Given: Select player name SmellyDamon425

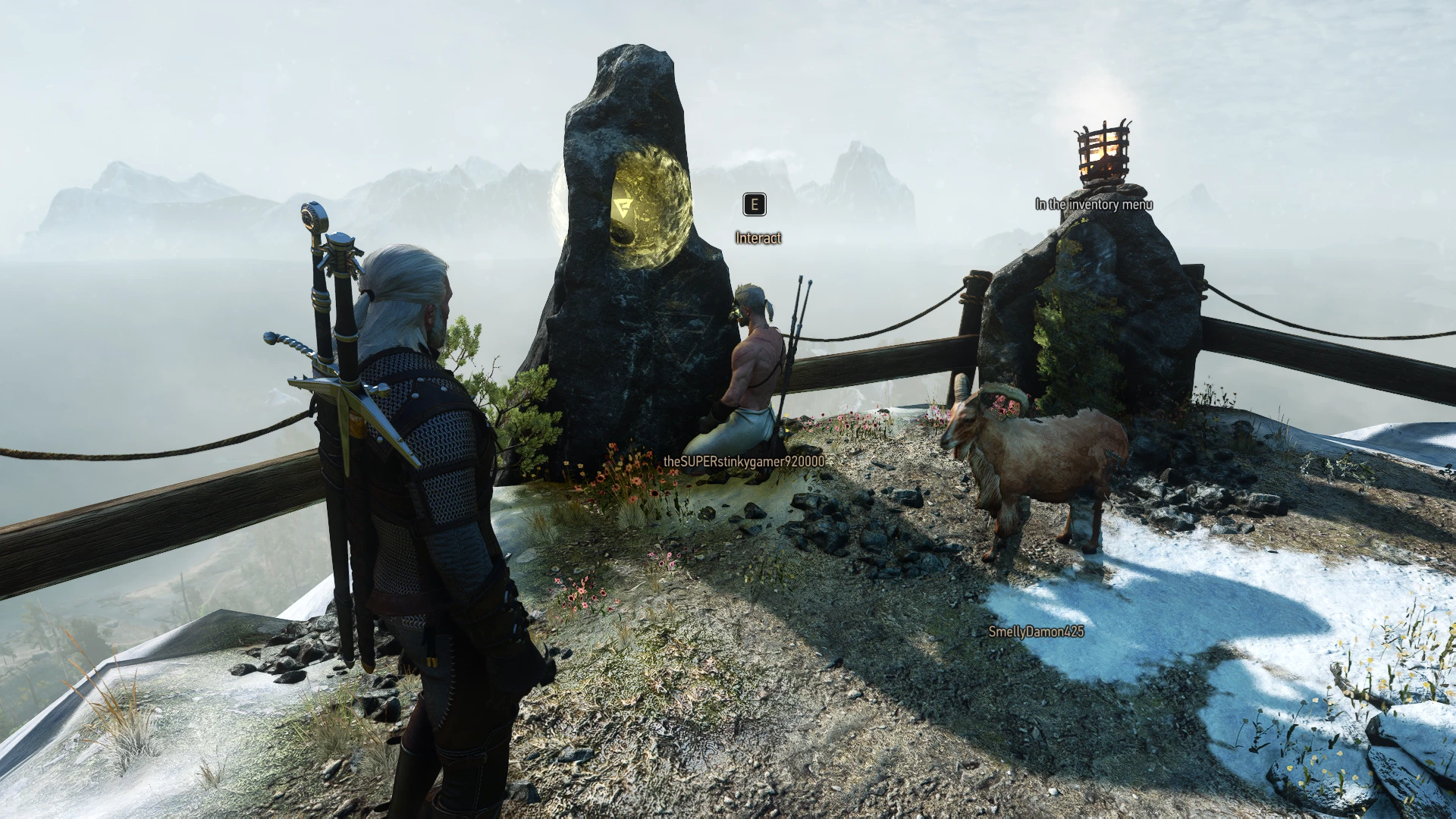Looking at the screenshot, I should click(x=1037, y=629).
